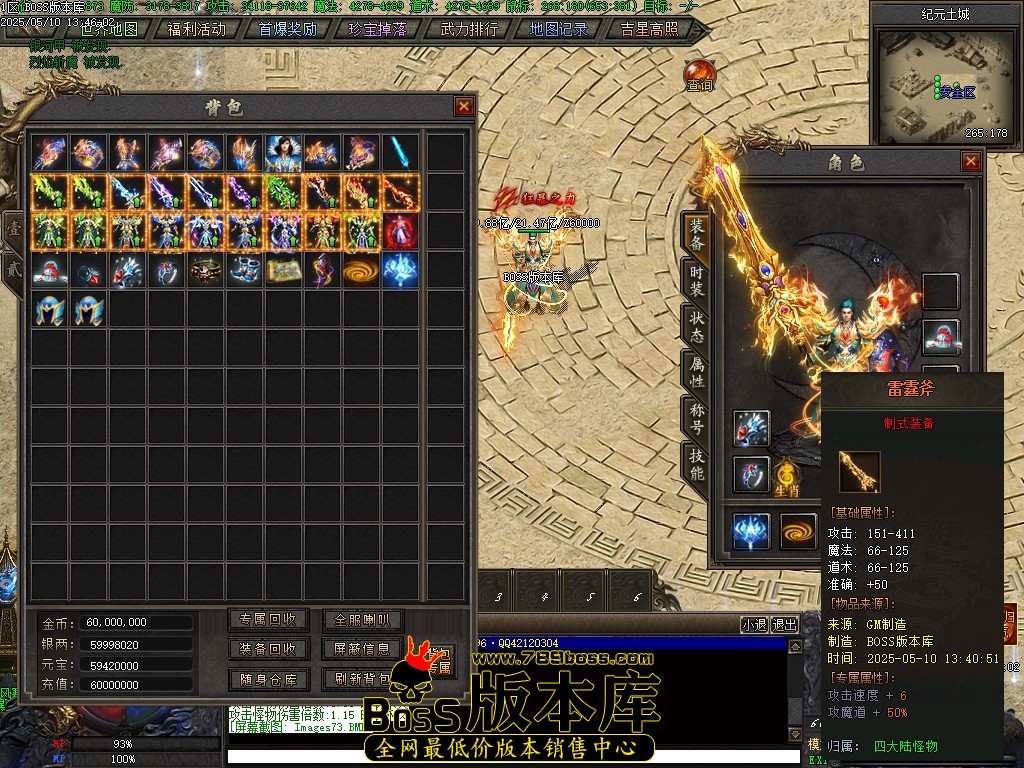The height and width of the screenshot is (768, 1024).
Task: Open the 技能 skills tab
Action: [x=696, y=464]
